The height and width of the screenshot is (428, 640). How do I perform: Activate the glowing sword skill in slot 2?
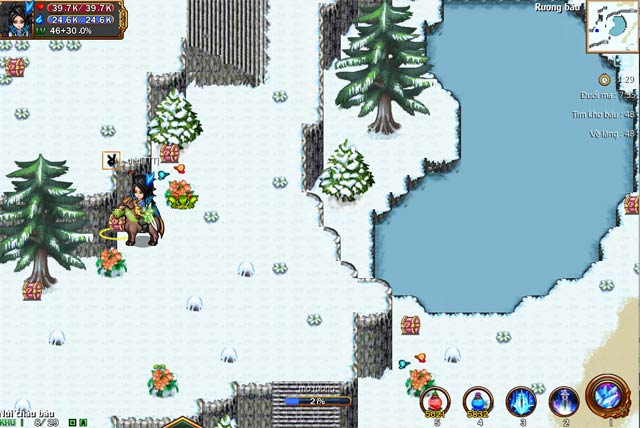click(x=564, y=401)
